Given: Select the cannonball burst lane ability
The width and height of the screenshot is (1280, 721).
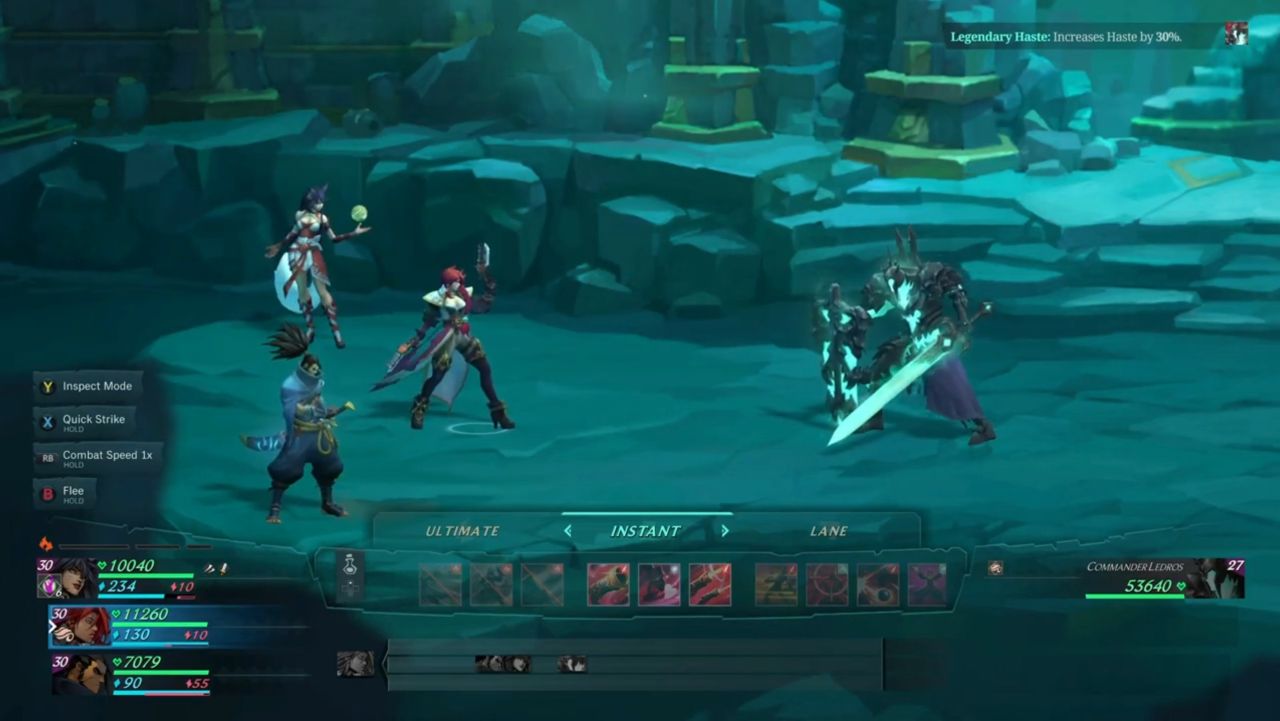Looking at the screenshot, I should (x=877, y=585).
